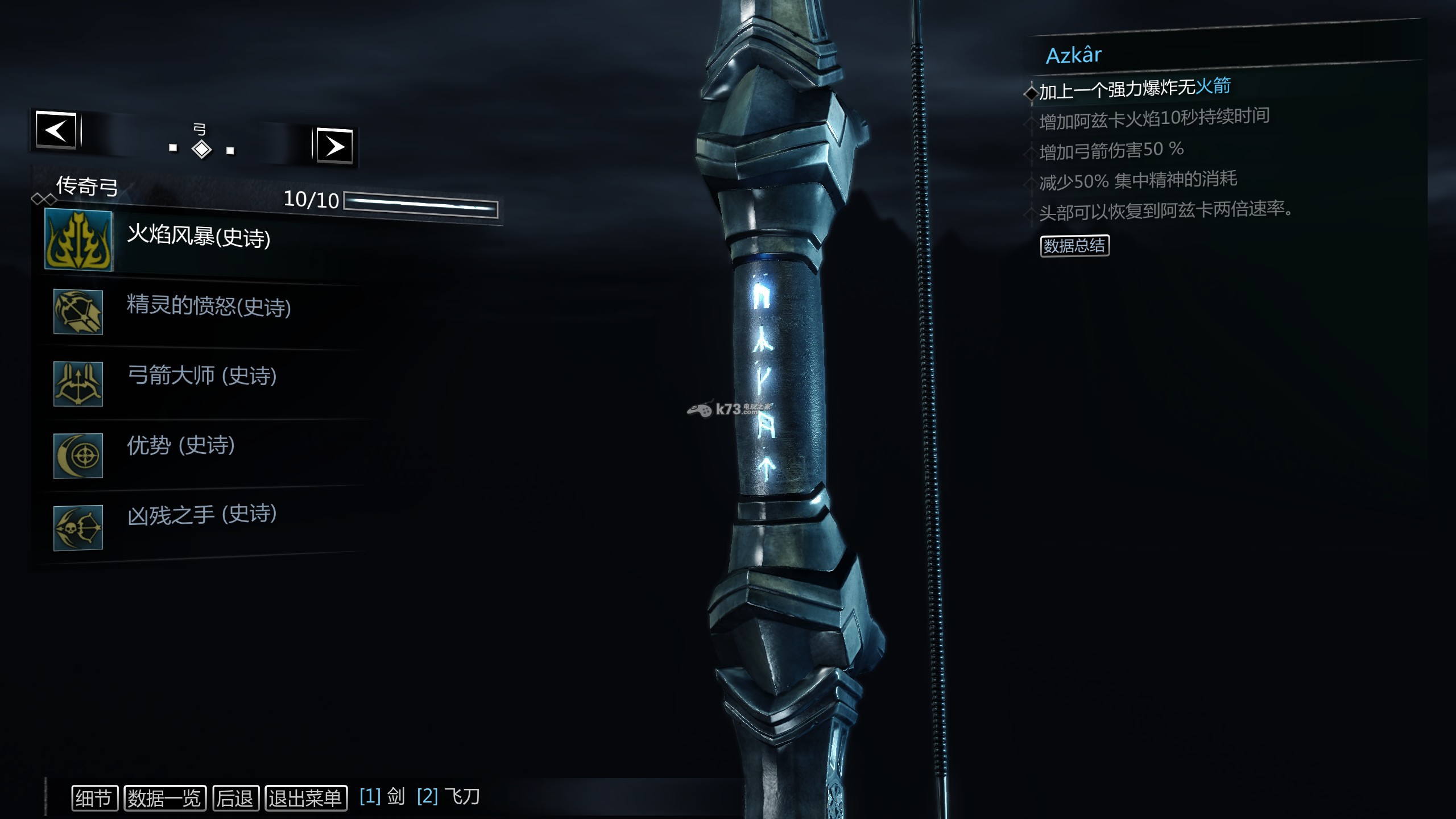Choose the 精灵的愤怒(史诗) rune
The height and width of the screenshot is (819, 1456).
coord(208,307)
